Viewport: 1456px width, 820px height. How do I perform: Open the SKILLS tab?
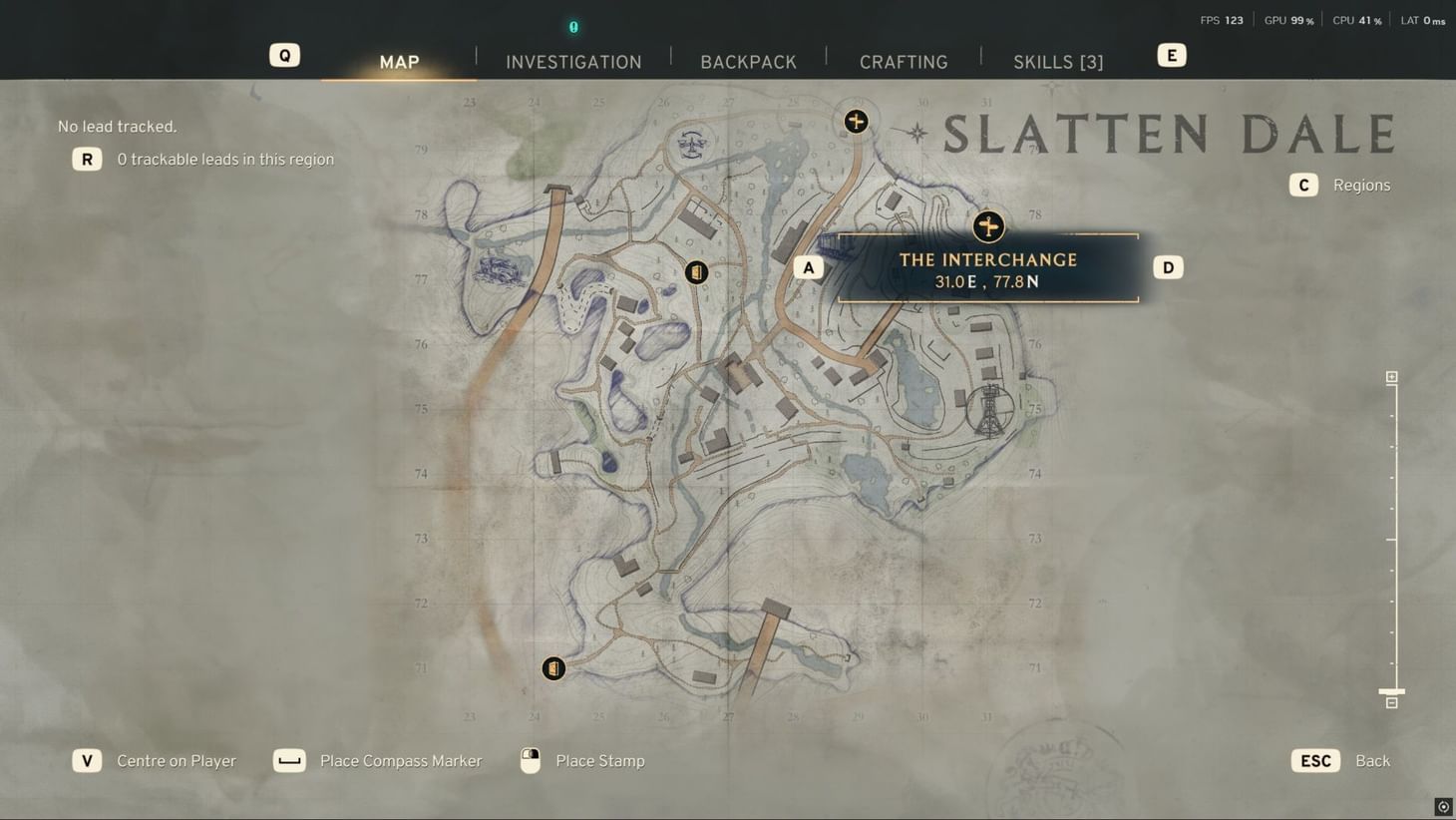point(1058,61)
